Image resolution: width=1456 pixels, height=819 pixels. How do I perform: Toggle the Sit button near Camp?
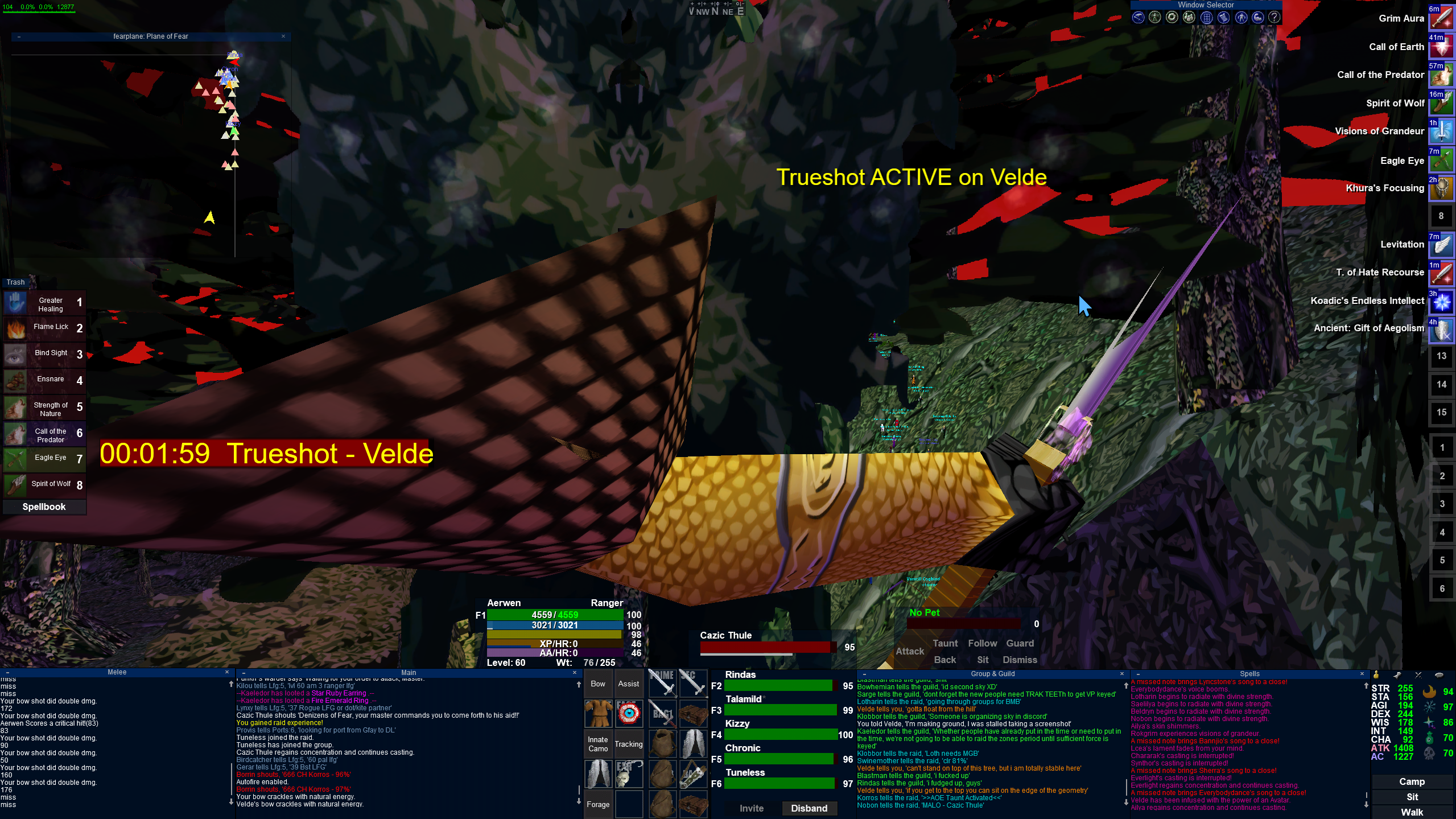click(x=1412, y=797)
